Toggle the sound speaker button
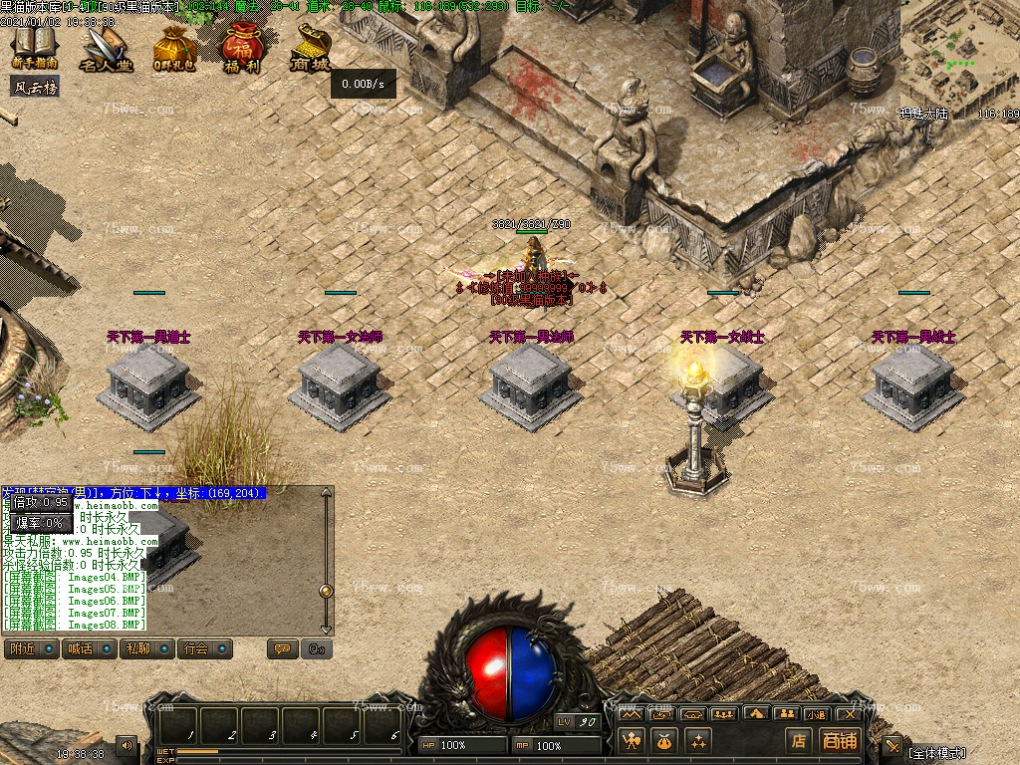This screenshot has width=1020, height=765. click(126, 745)
